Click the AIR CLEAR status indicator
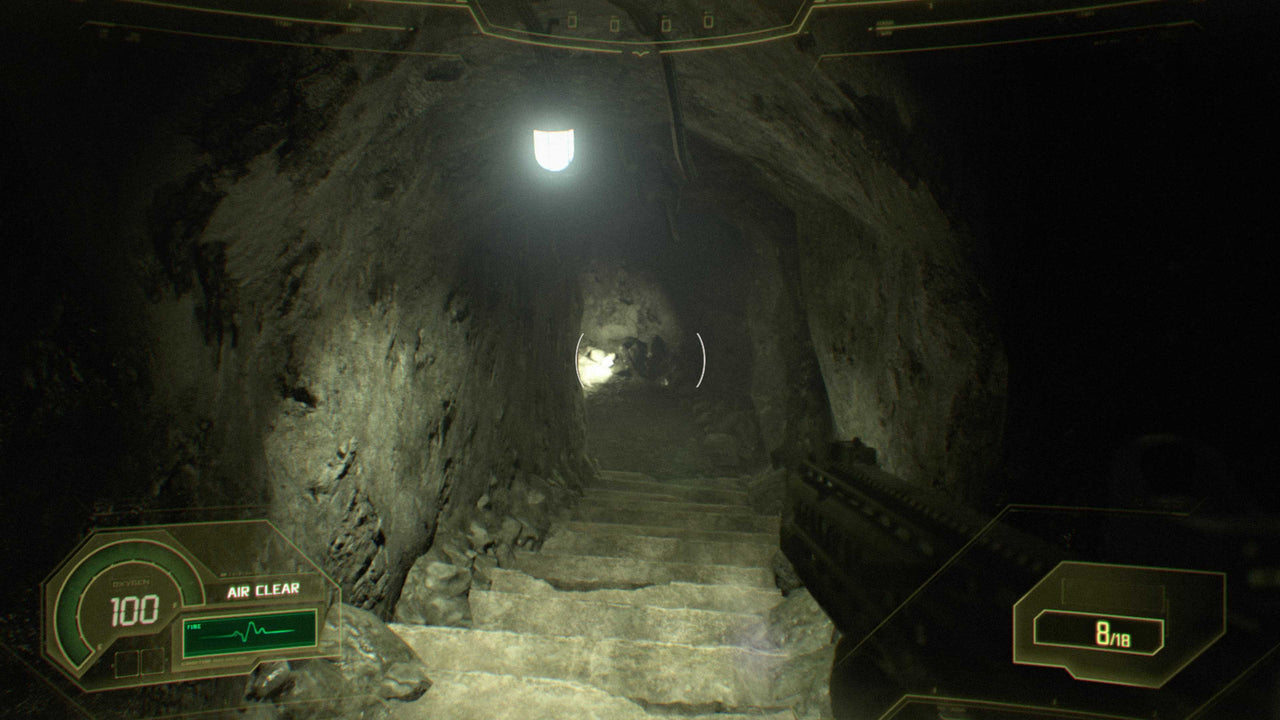1280x720 pixels. click(263, 590)
